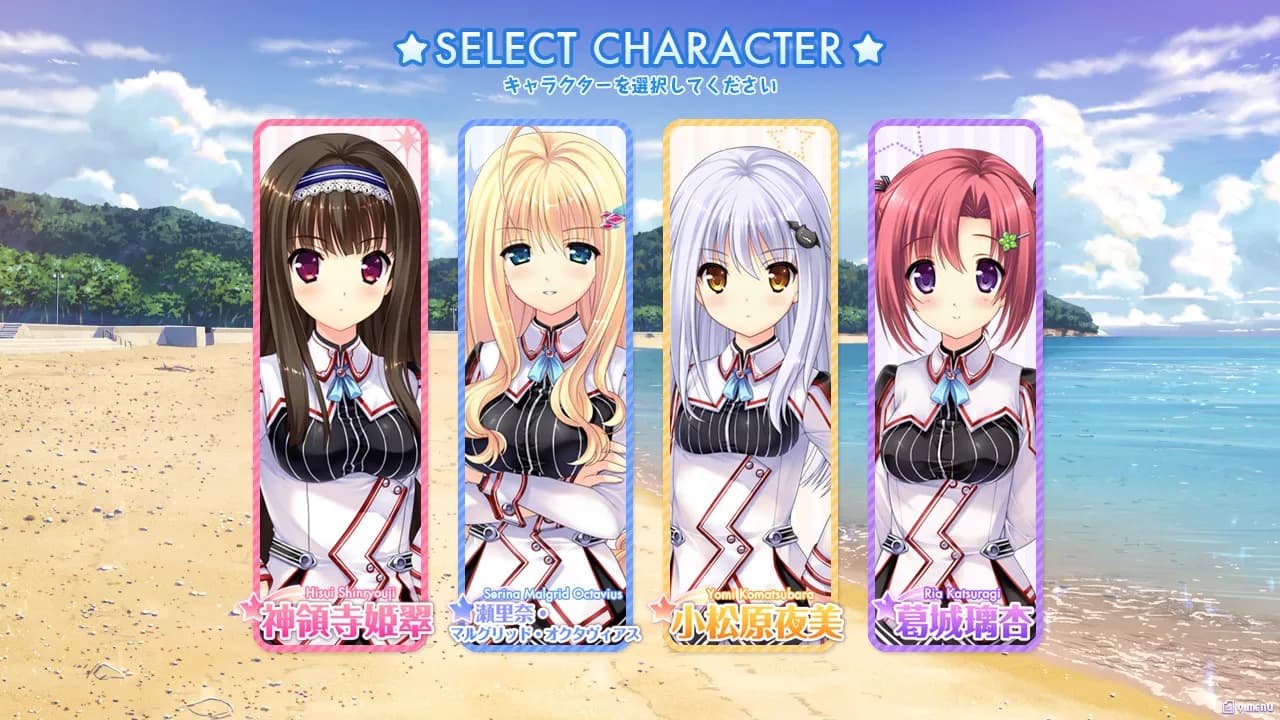1280x720 pixels.
Task: Select the Ria Katsuragi character card
Action: (x=955, y=385)
